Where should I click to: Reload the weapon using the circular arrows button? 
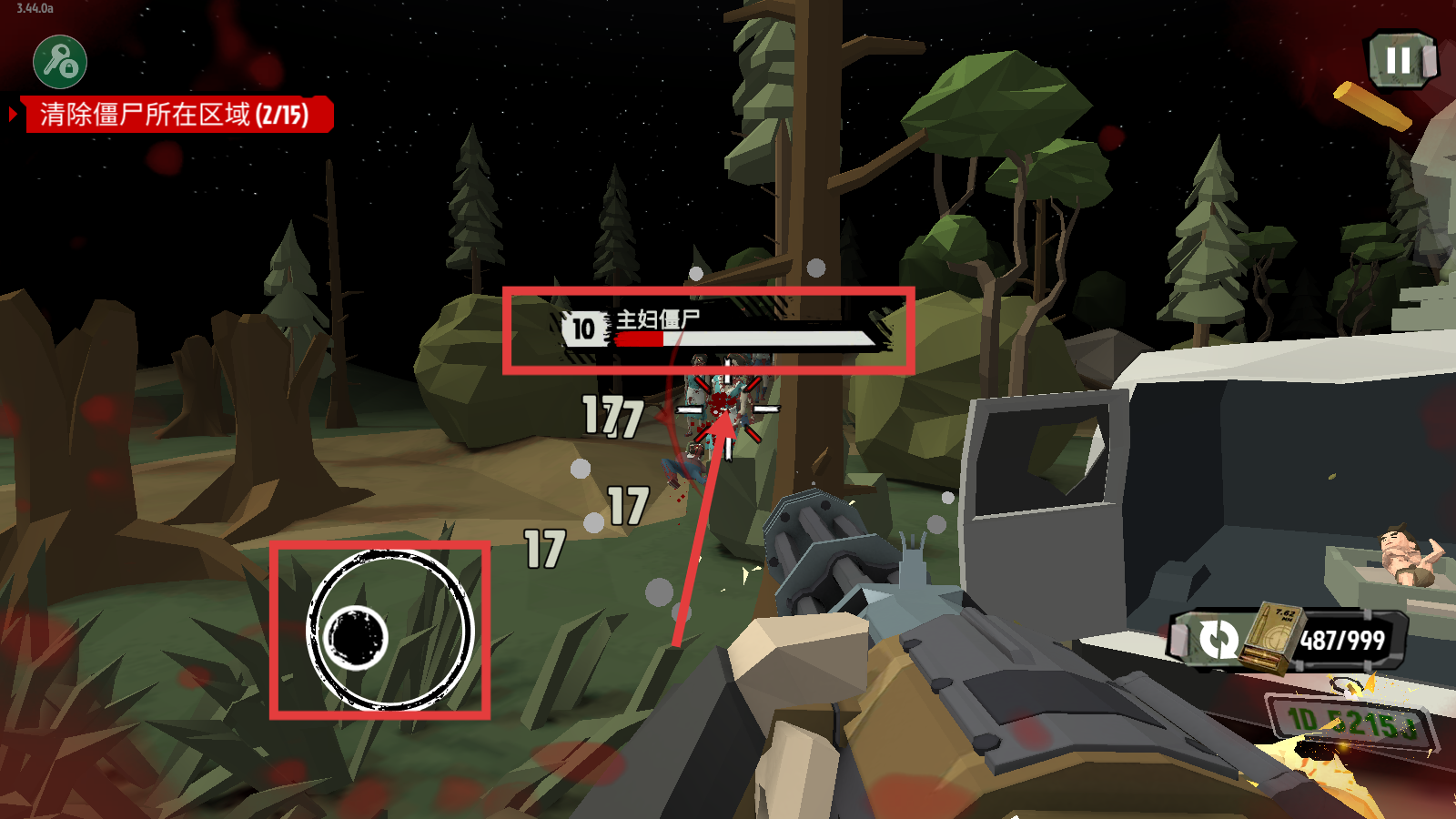(1218, 639)
